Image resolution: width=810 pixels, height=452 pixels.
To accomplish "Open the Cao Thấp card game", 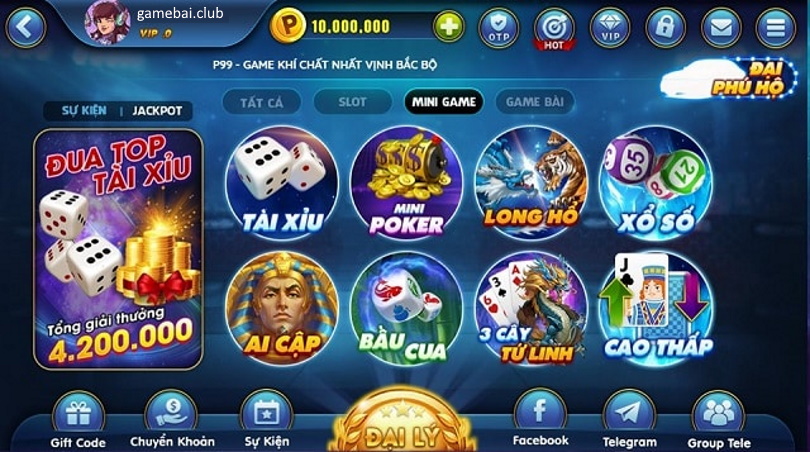I will click(656, 308).
